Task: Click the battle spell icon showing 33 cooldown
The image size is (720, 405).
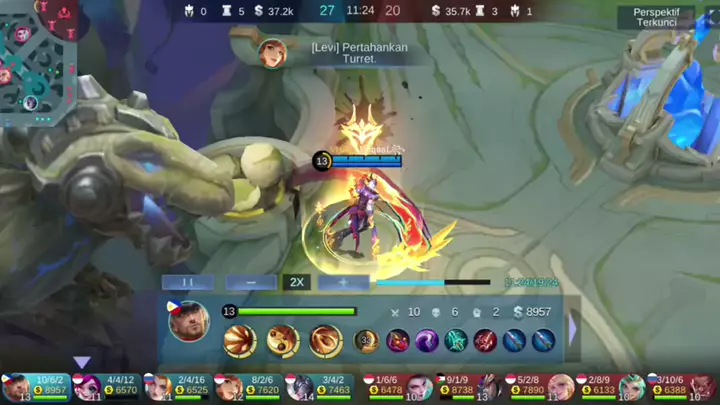Action: coord(366,340)
